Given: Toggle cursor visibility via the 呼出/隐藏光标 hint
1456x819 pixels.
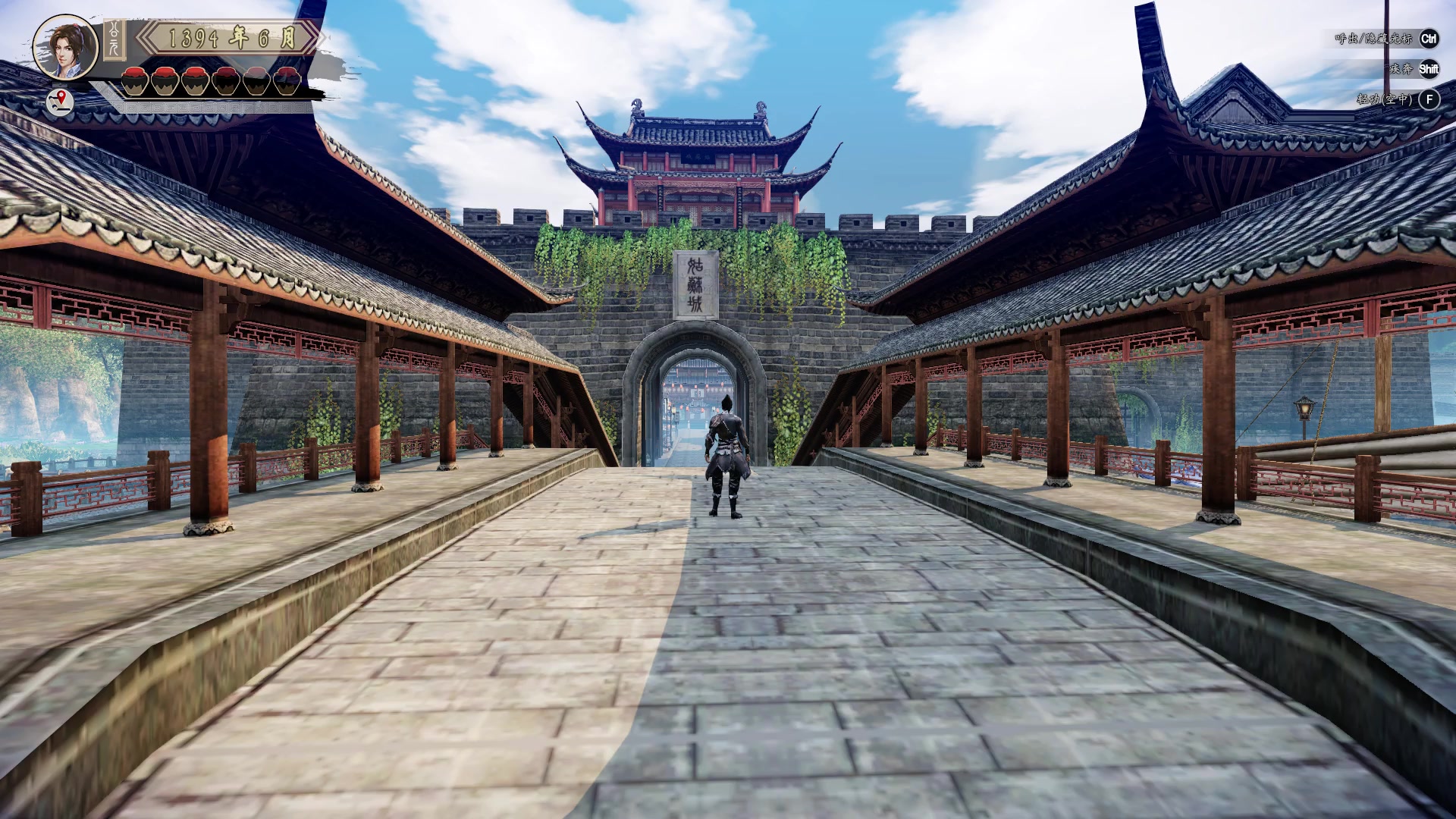Looking at the screenshot, I should (1374, 39).
